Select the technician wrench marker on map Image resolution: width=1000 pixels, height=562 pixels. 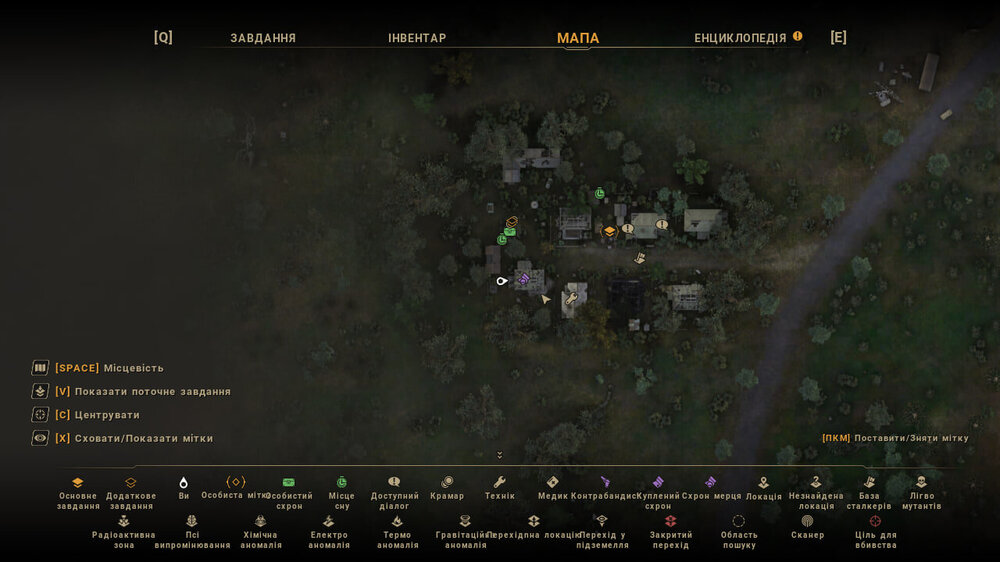(x=571, y=298)
